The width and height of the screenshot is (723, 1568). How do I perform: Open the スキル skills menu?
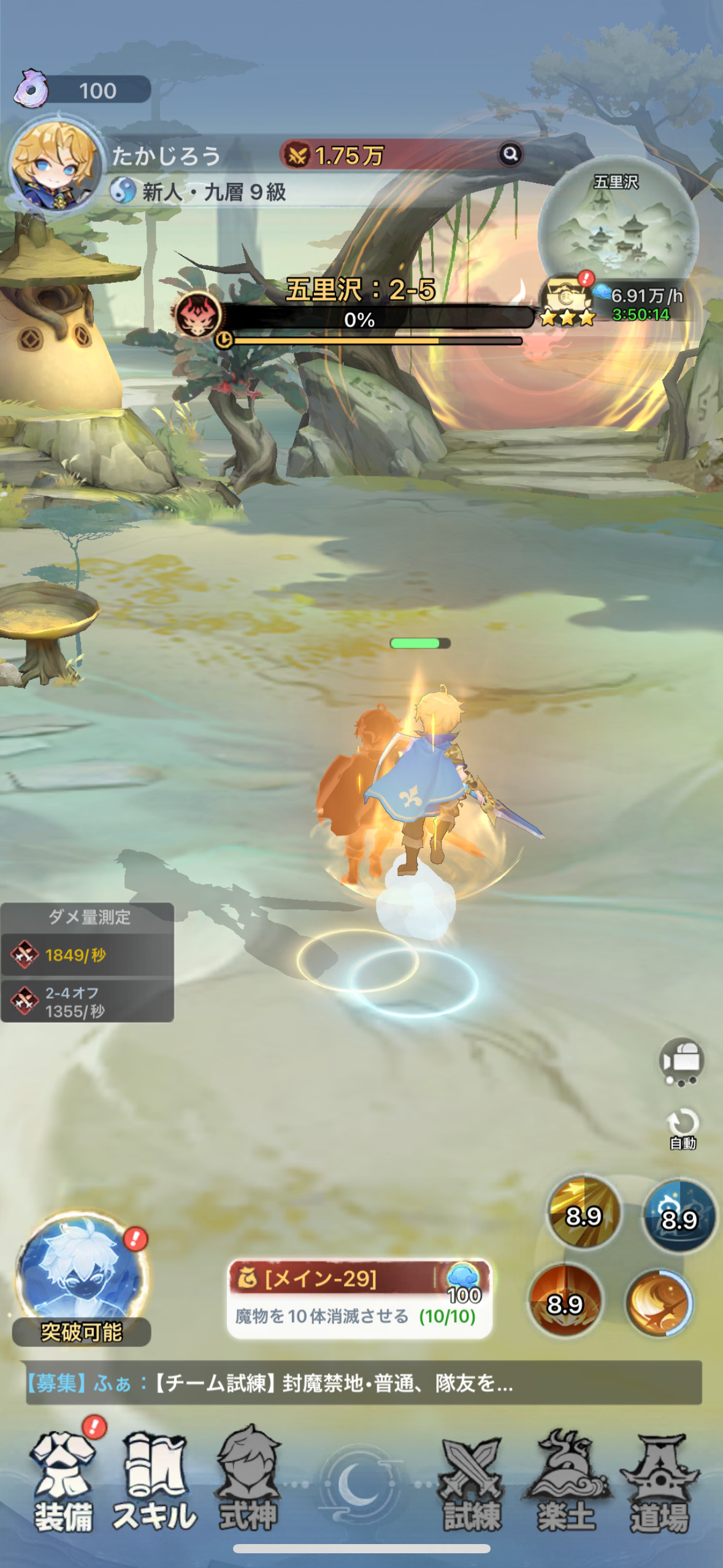(156, 1482)
